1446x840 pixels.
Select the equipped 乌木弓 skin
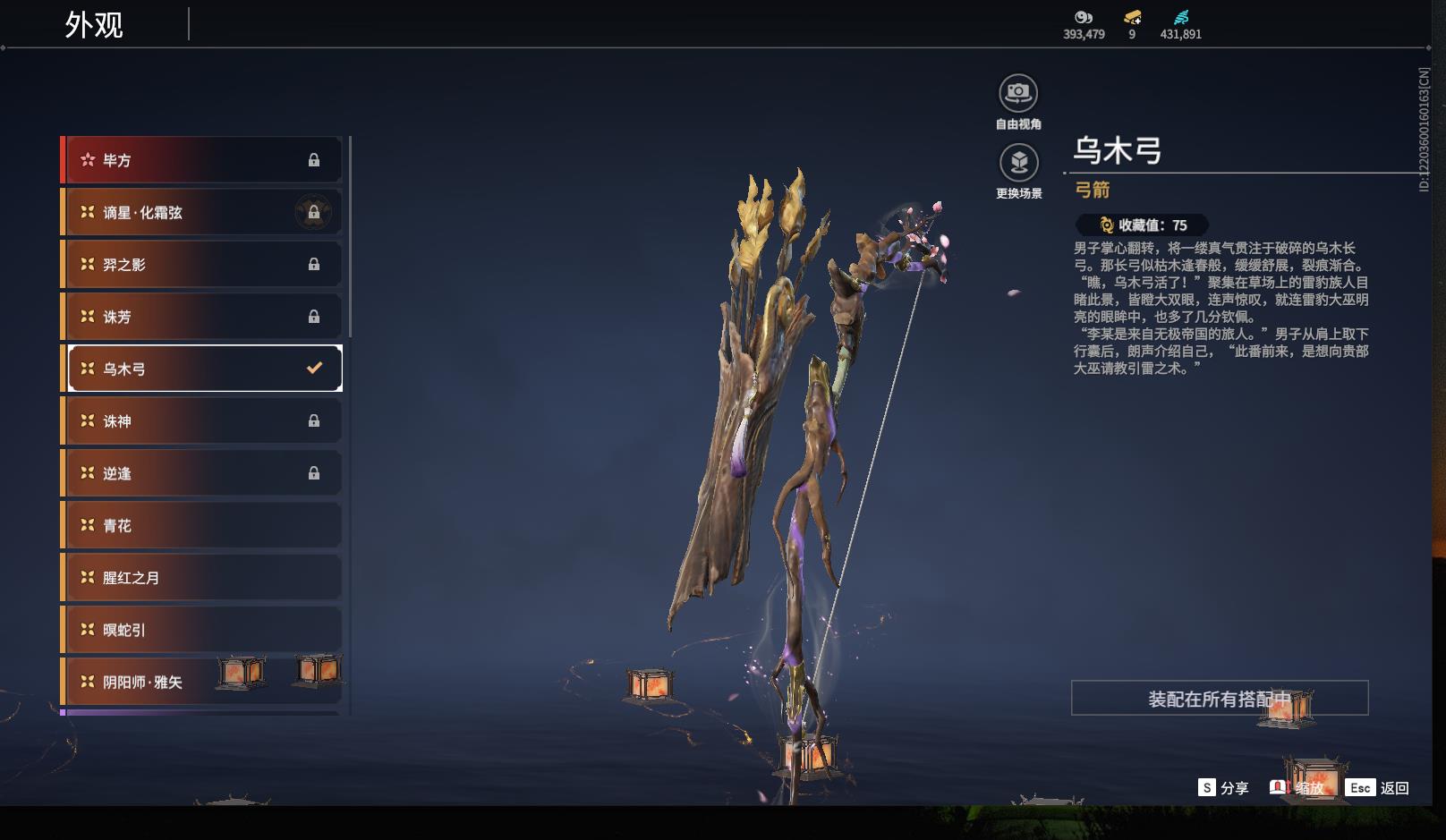click(203, 369)
